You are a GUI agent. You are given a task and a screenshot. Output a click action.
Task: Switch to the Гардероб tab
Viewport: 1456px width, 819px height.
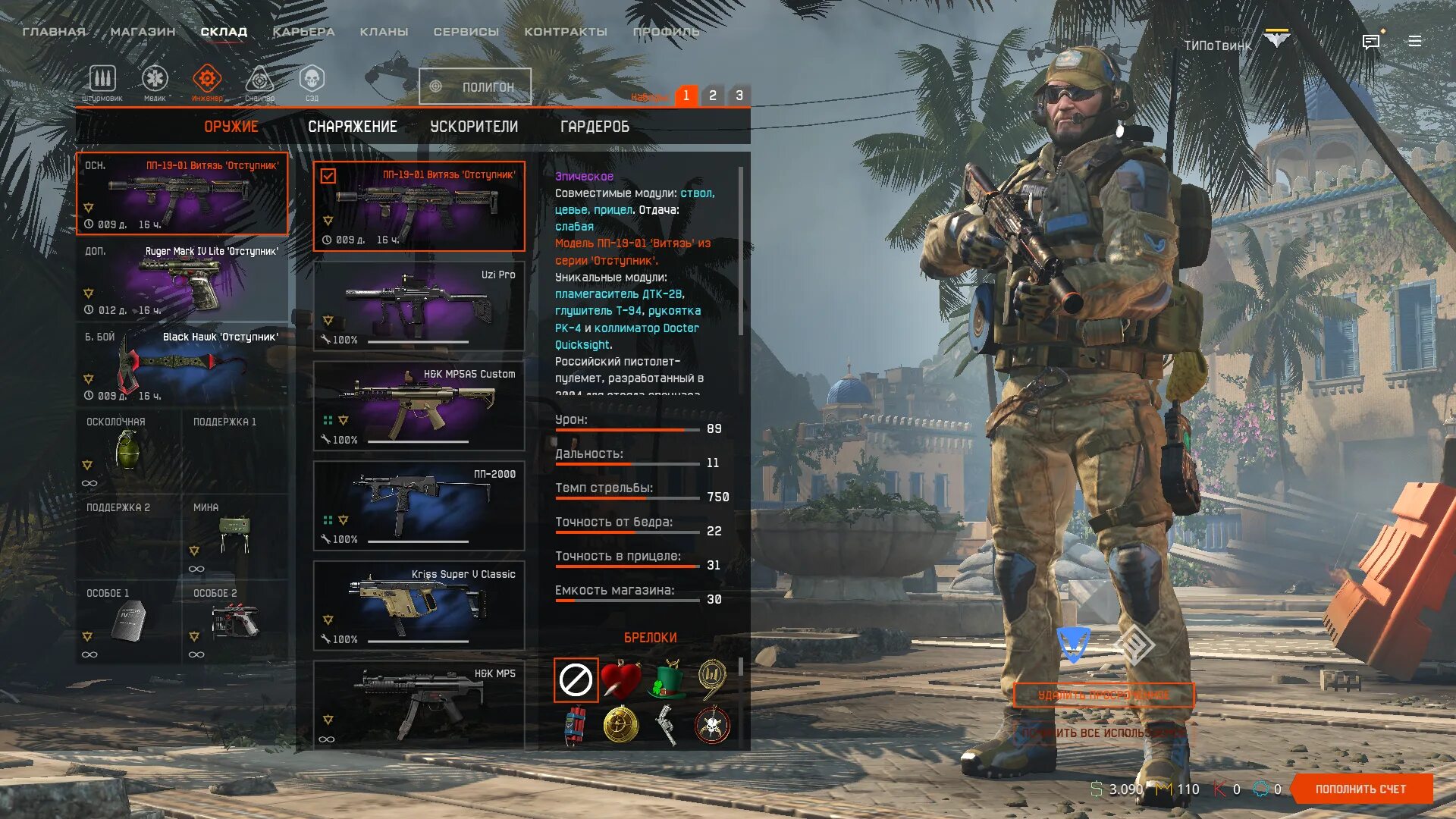[x=595, y=127]
